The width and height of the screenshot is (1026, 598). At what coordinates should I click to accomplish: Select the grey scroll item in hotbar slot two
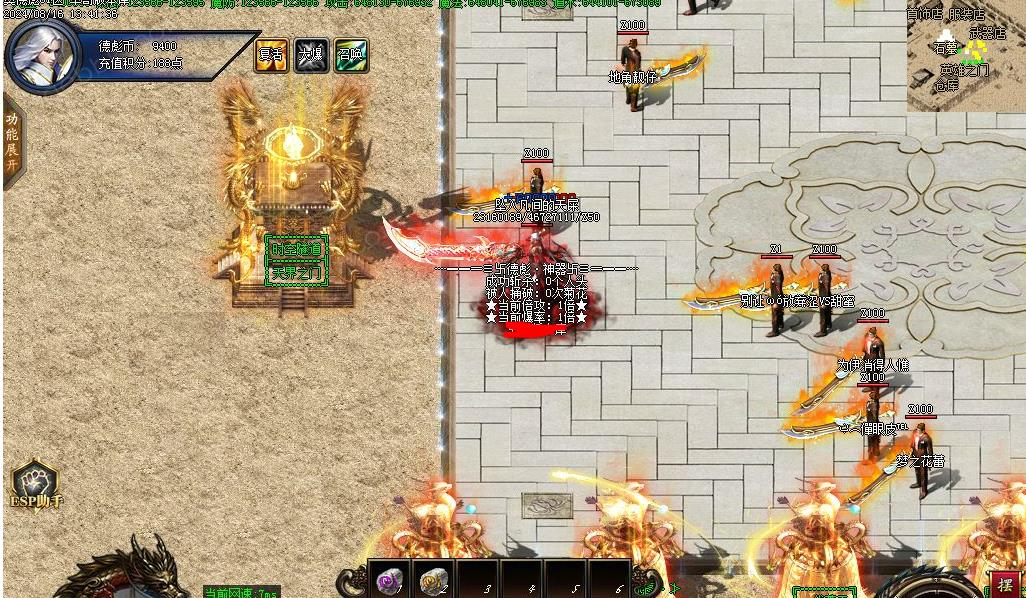[432, 580]
